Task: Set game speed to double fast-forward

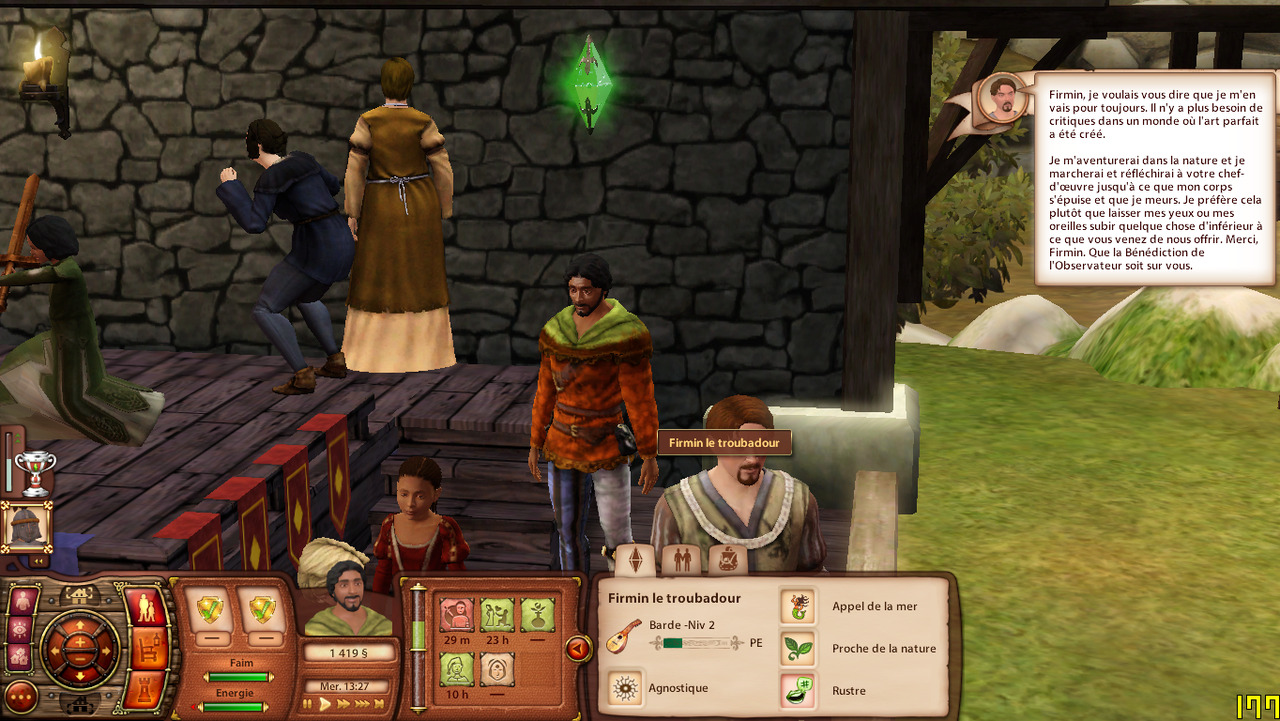Action: point(343,704)
